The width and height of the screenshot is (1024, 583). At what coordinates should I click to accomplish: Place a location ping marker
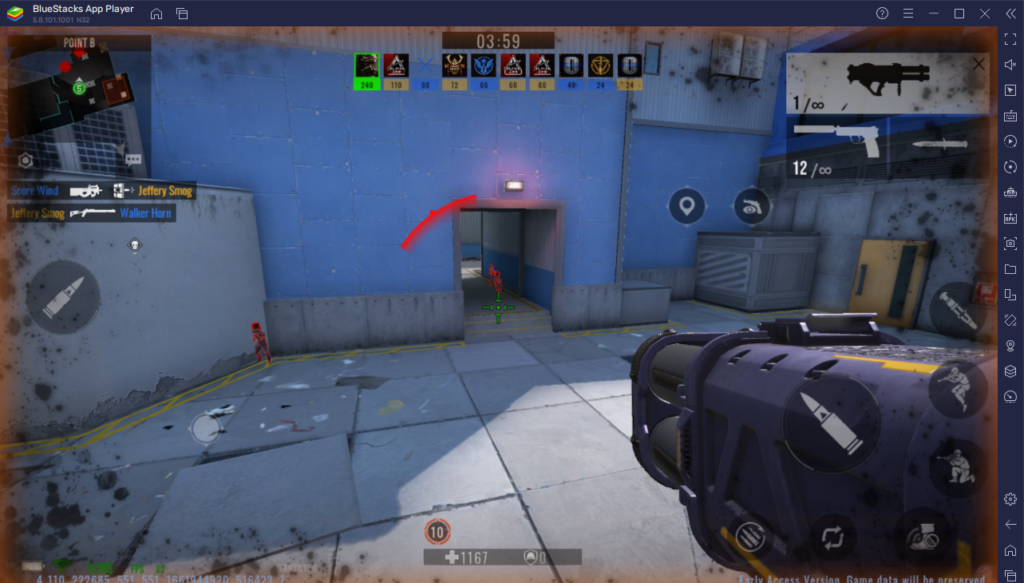(686, 208)
